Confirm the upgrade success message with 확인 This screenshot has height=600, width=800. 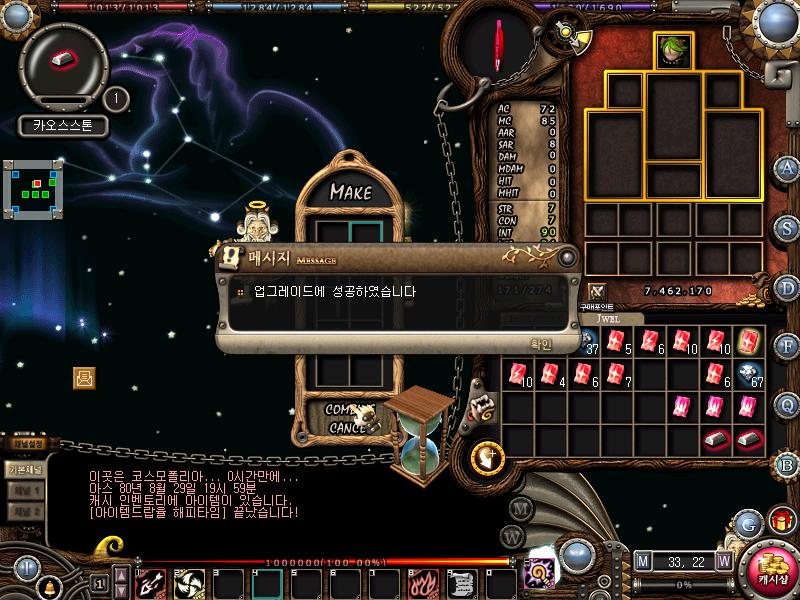coord(541,343)
